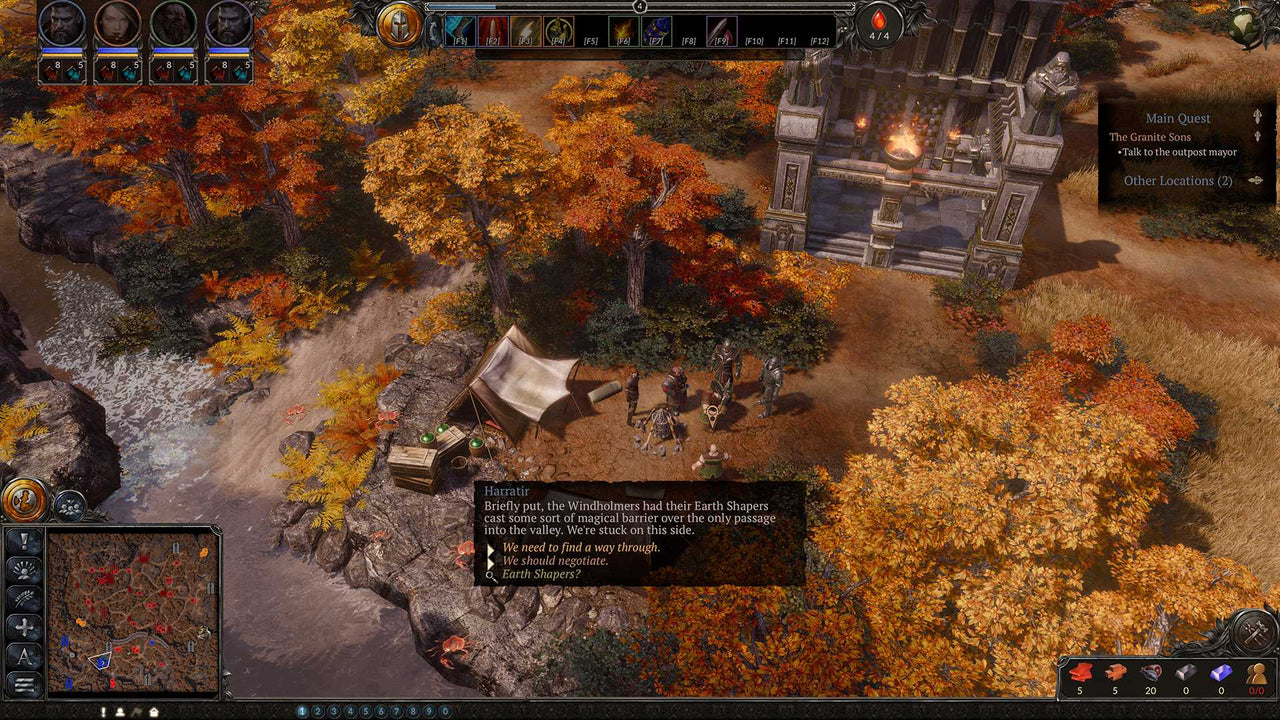Activate the fire spell in slot F6

point(622,28)
